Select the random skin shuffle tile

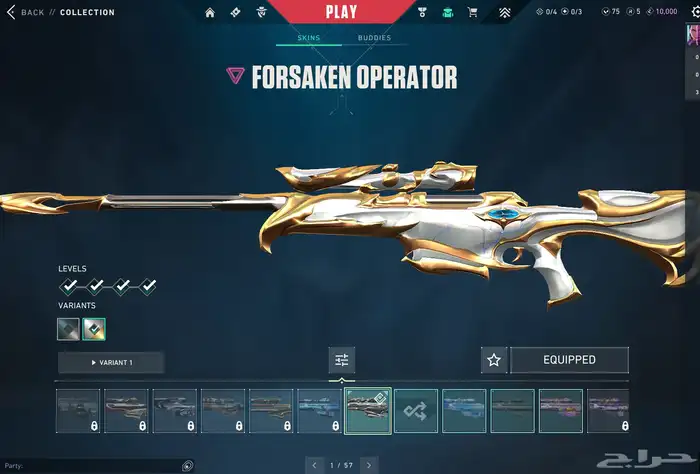pyautogui.click(x=415, y=411)
